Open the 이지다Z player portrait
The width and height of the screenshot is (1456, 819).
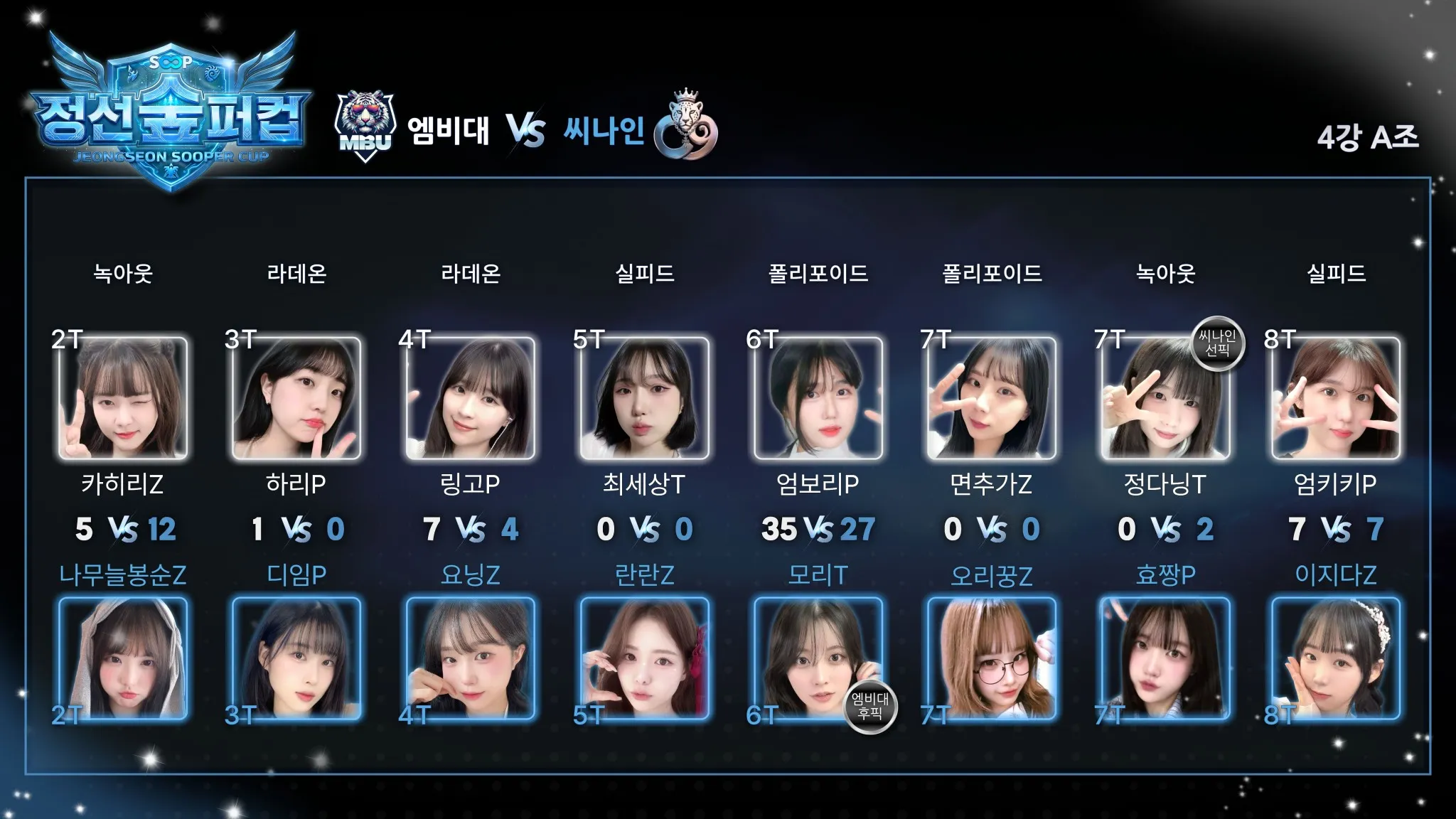click(1336, 658)
